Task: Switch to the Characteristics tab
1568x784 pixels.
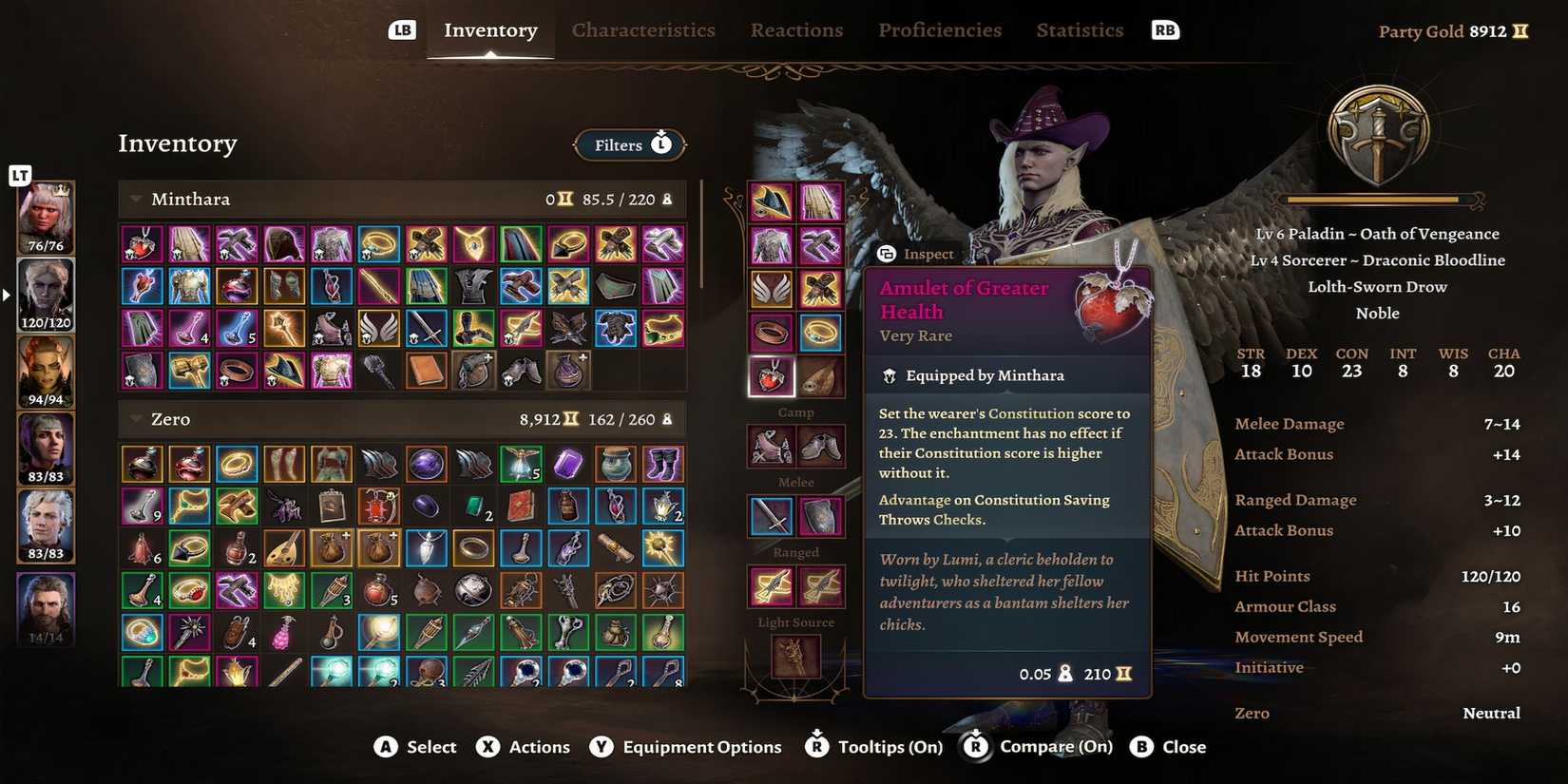Action: pos(643,29)
